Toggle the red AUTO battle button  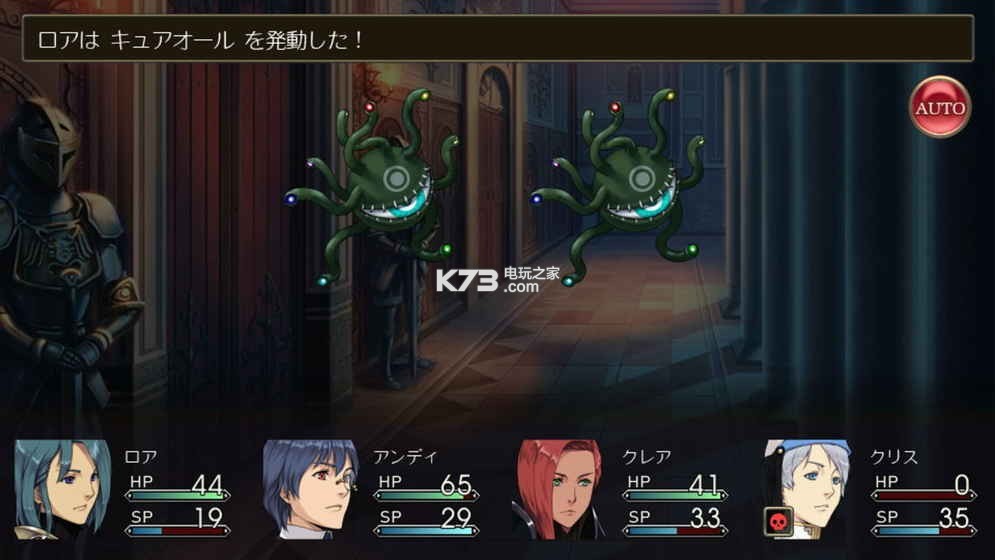(x=940, y=107)
